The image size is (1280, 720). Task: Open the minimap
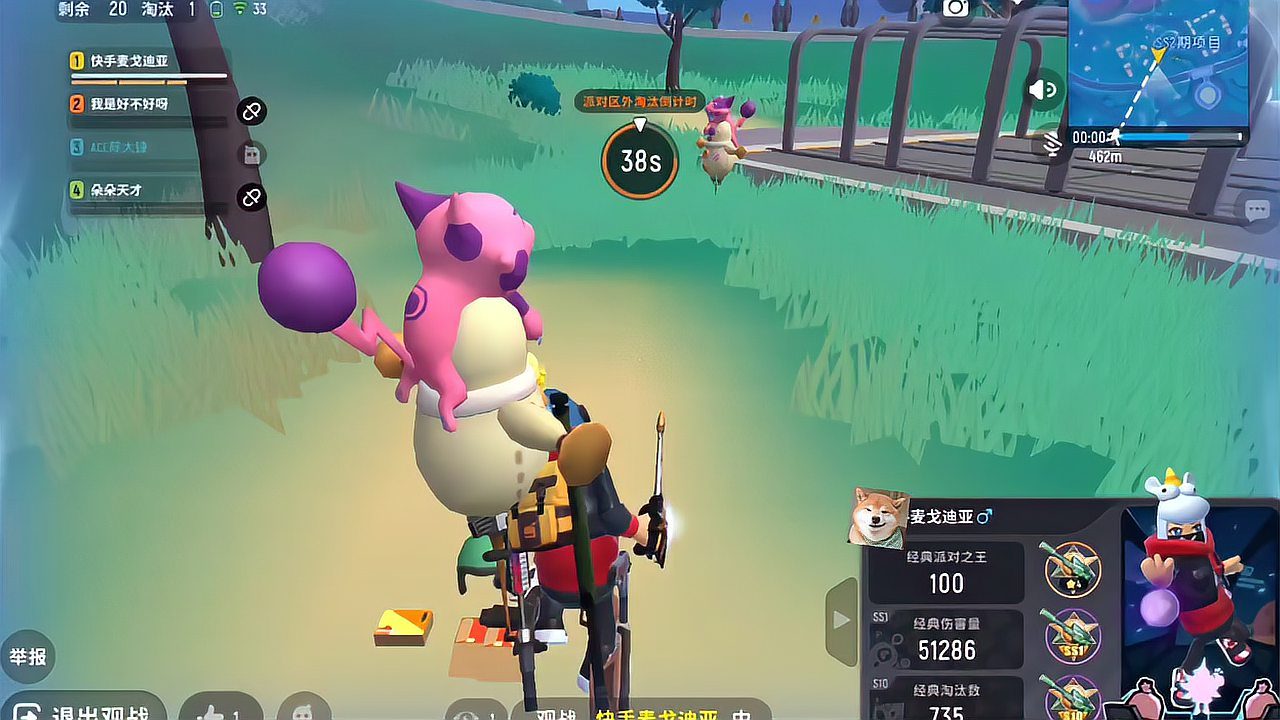pyautogui.click(x=1158, y=60)
